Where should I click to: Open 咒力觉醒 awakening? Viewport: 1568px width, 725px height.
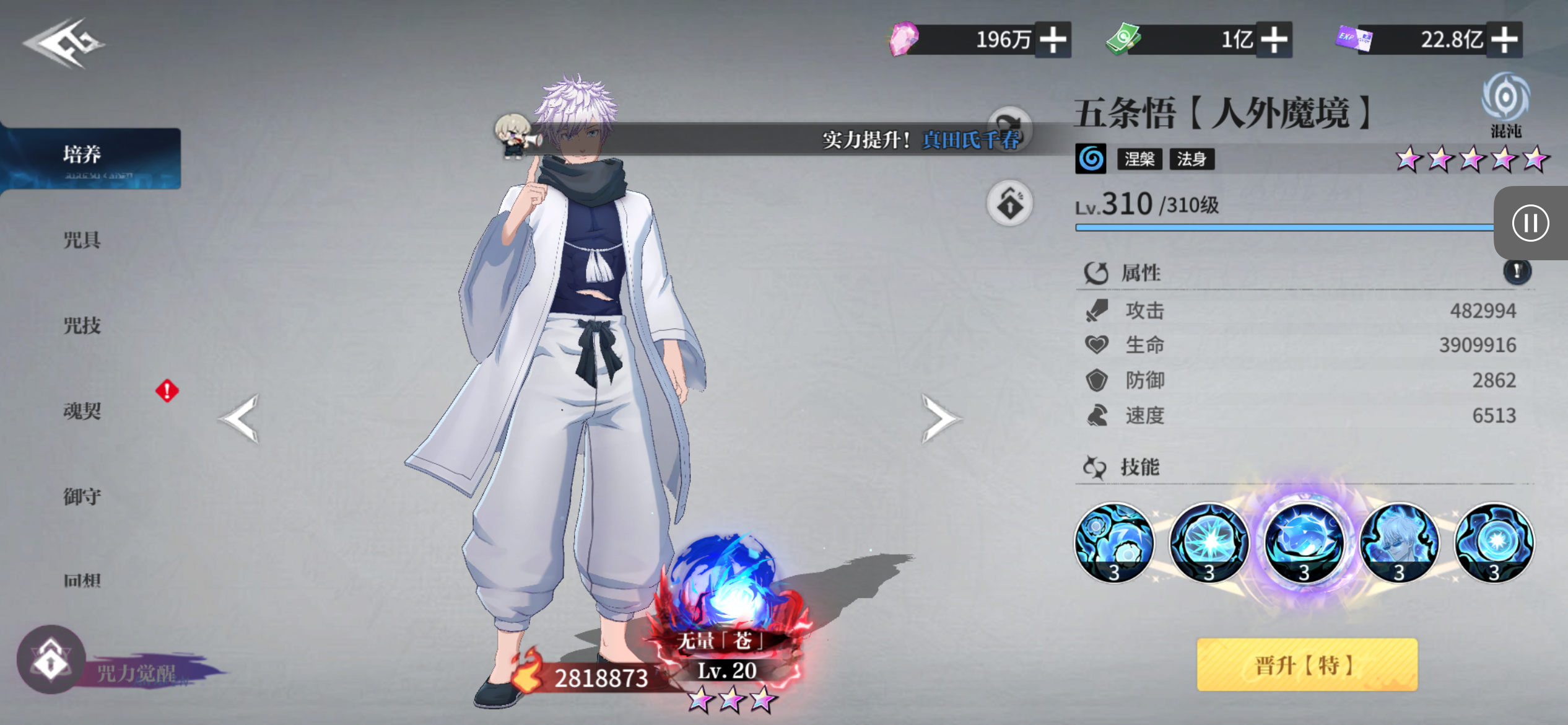point(52,661)
